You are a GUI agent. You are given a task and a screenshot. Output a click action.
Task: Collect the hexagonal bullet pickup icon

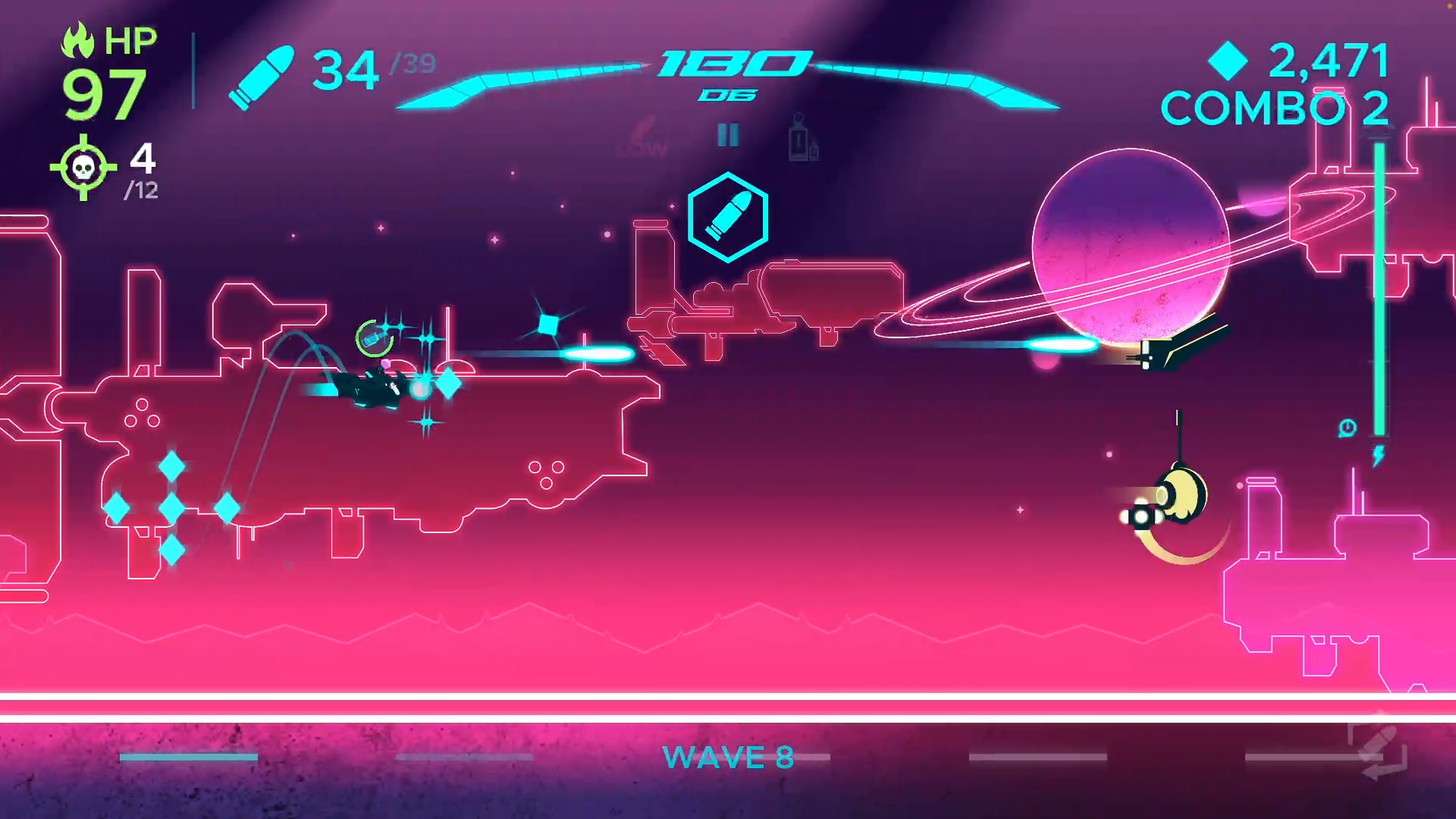[x=727, y=219]
